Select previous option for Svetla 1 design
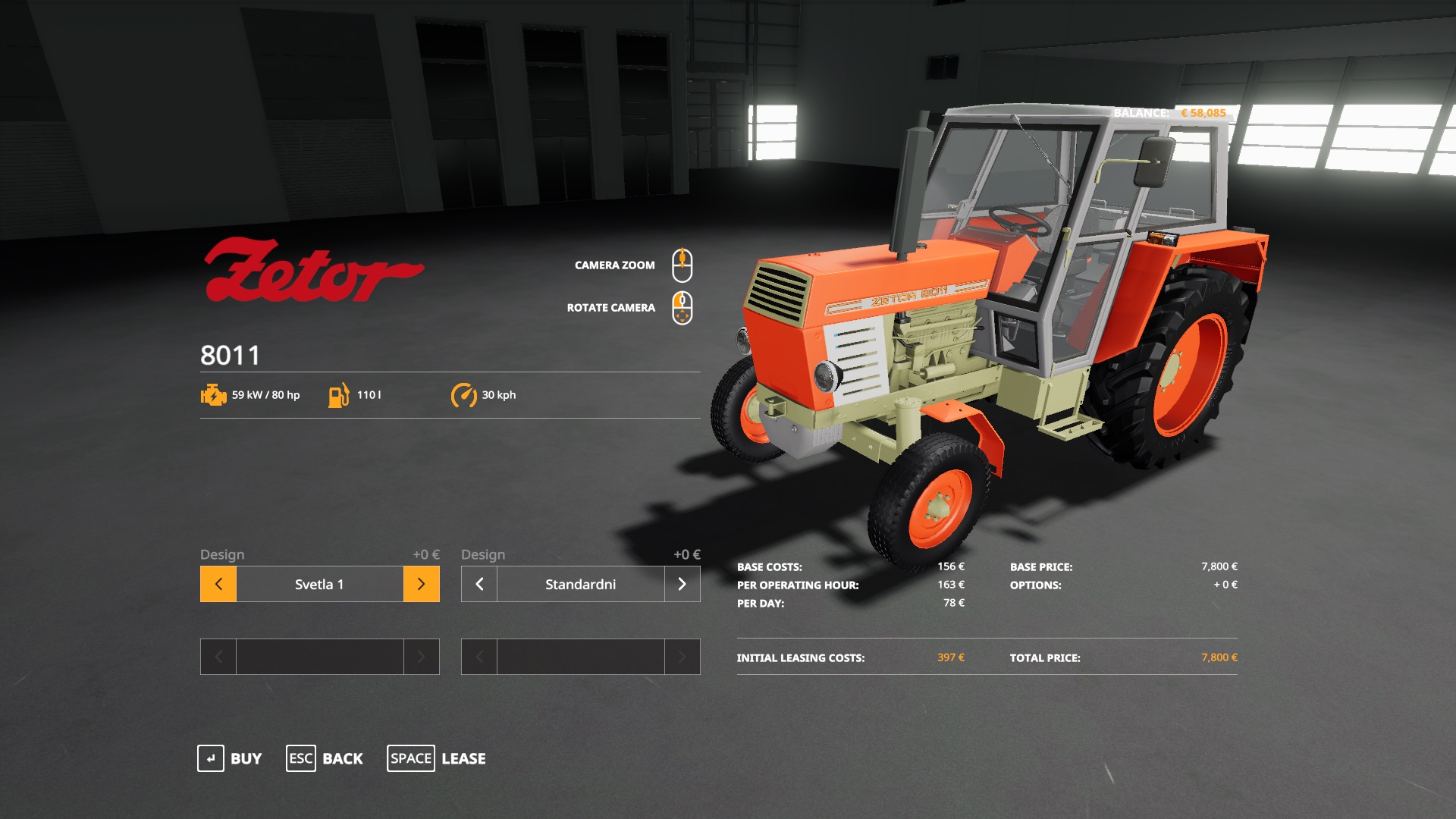 tap(218, 584)
